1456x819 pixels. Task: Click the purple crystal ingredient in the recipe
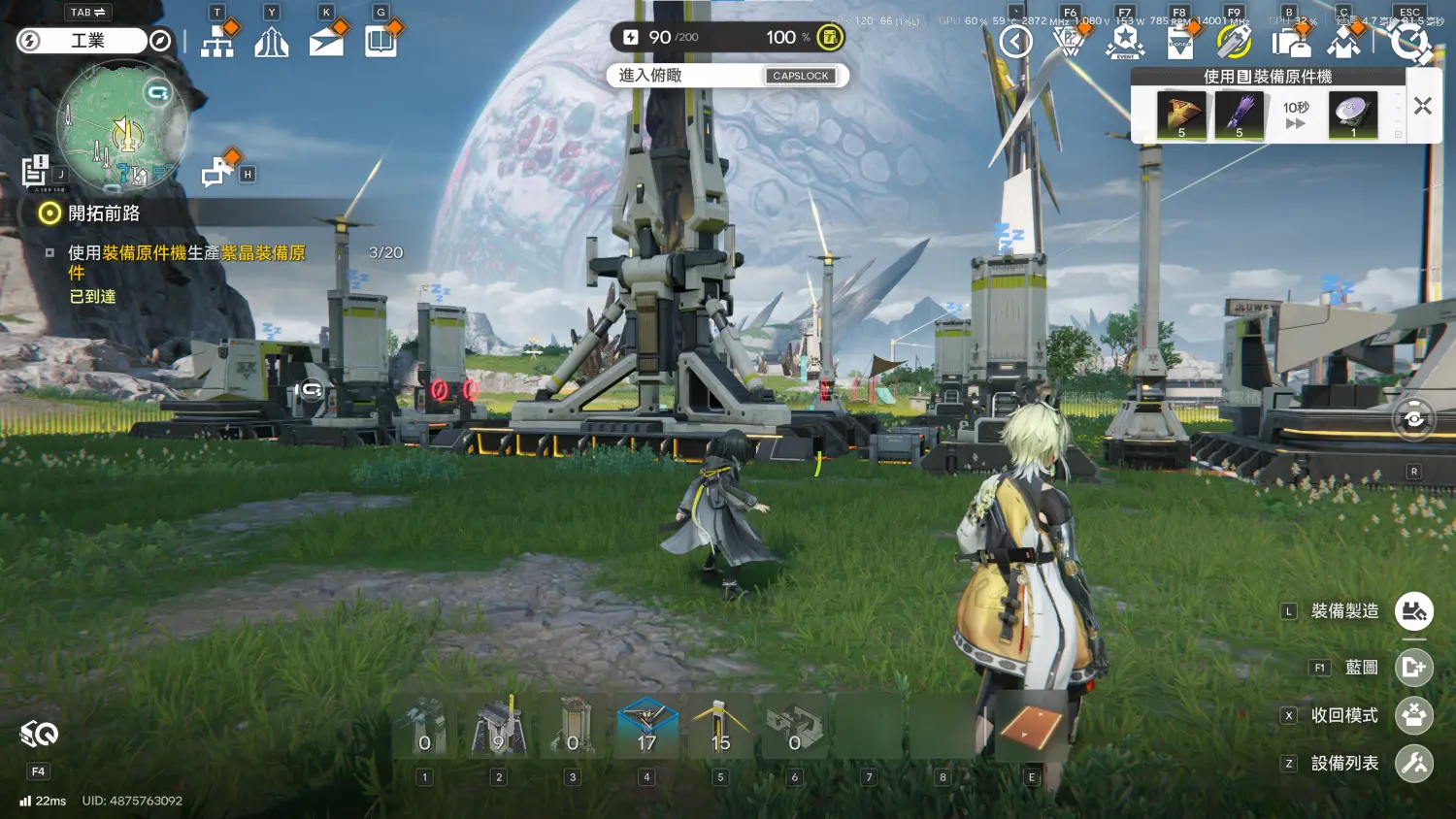pos(1239,115)
